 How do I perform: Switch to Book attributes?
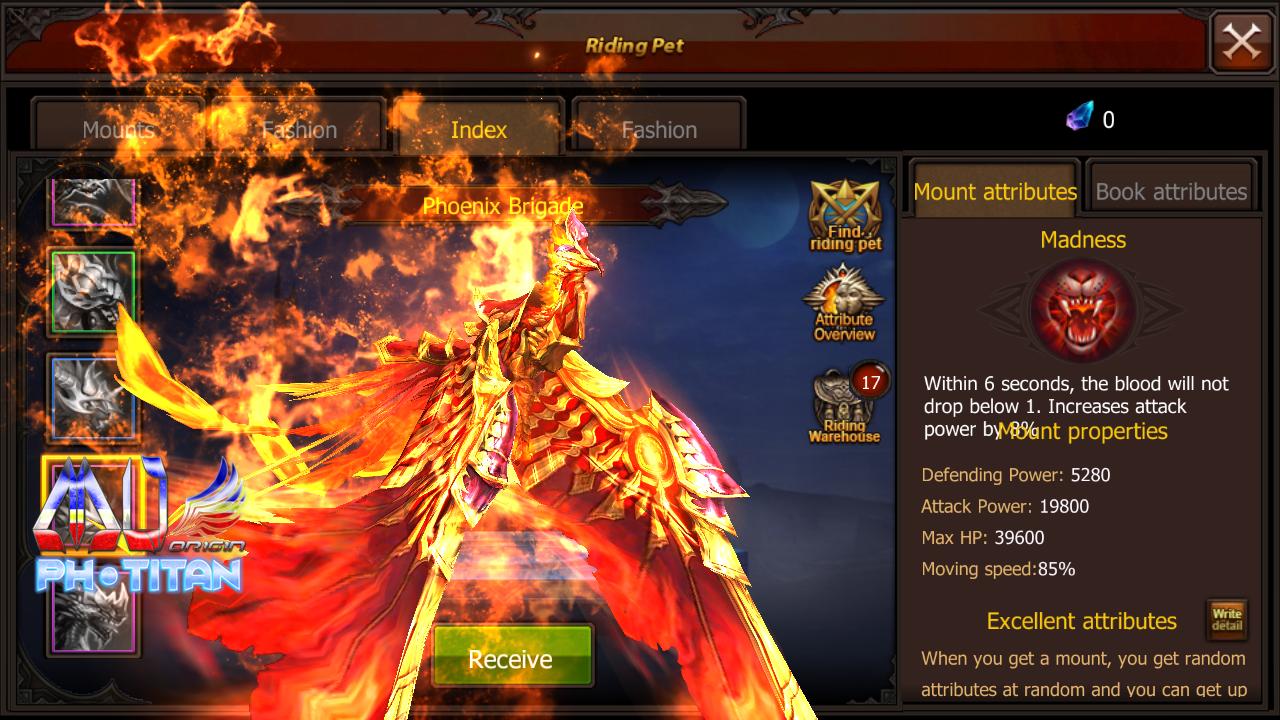click(1171, 191)
